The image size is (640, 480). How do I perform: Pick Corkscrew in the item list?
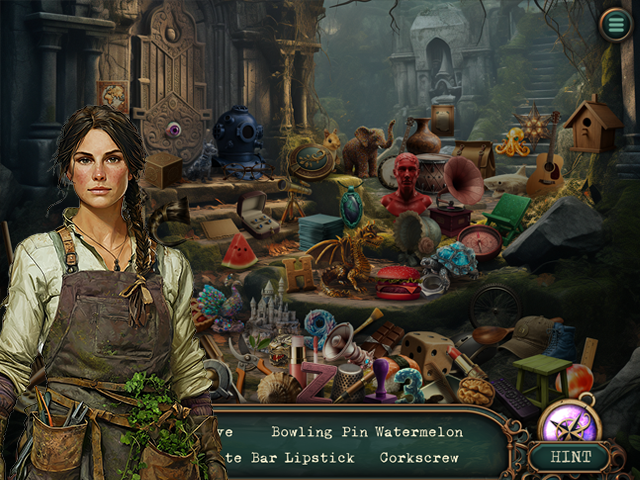coord(420,457)
